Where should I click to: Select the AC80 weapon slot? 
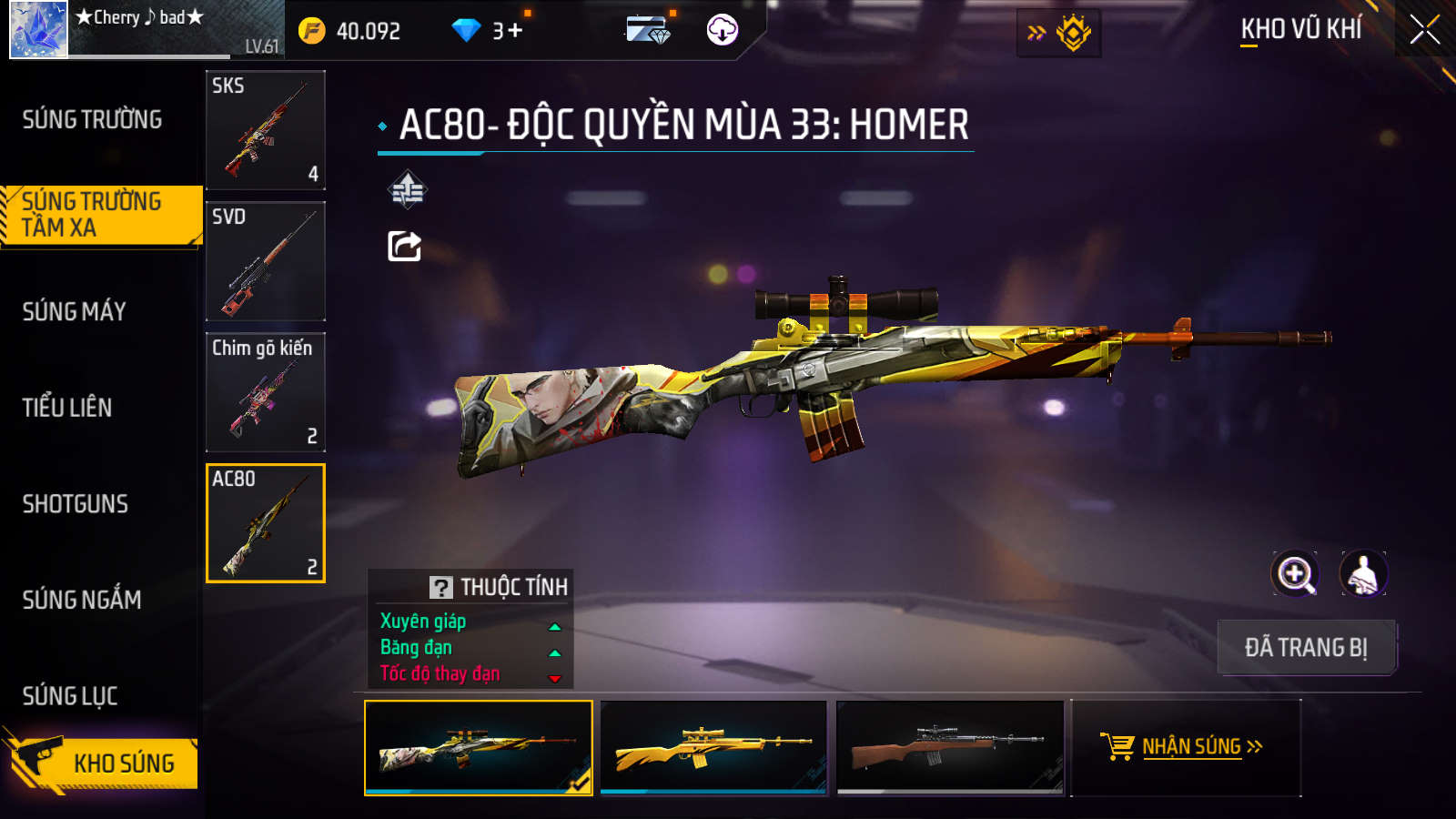(x=266, y=523)
